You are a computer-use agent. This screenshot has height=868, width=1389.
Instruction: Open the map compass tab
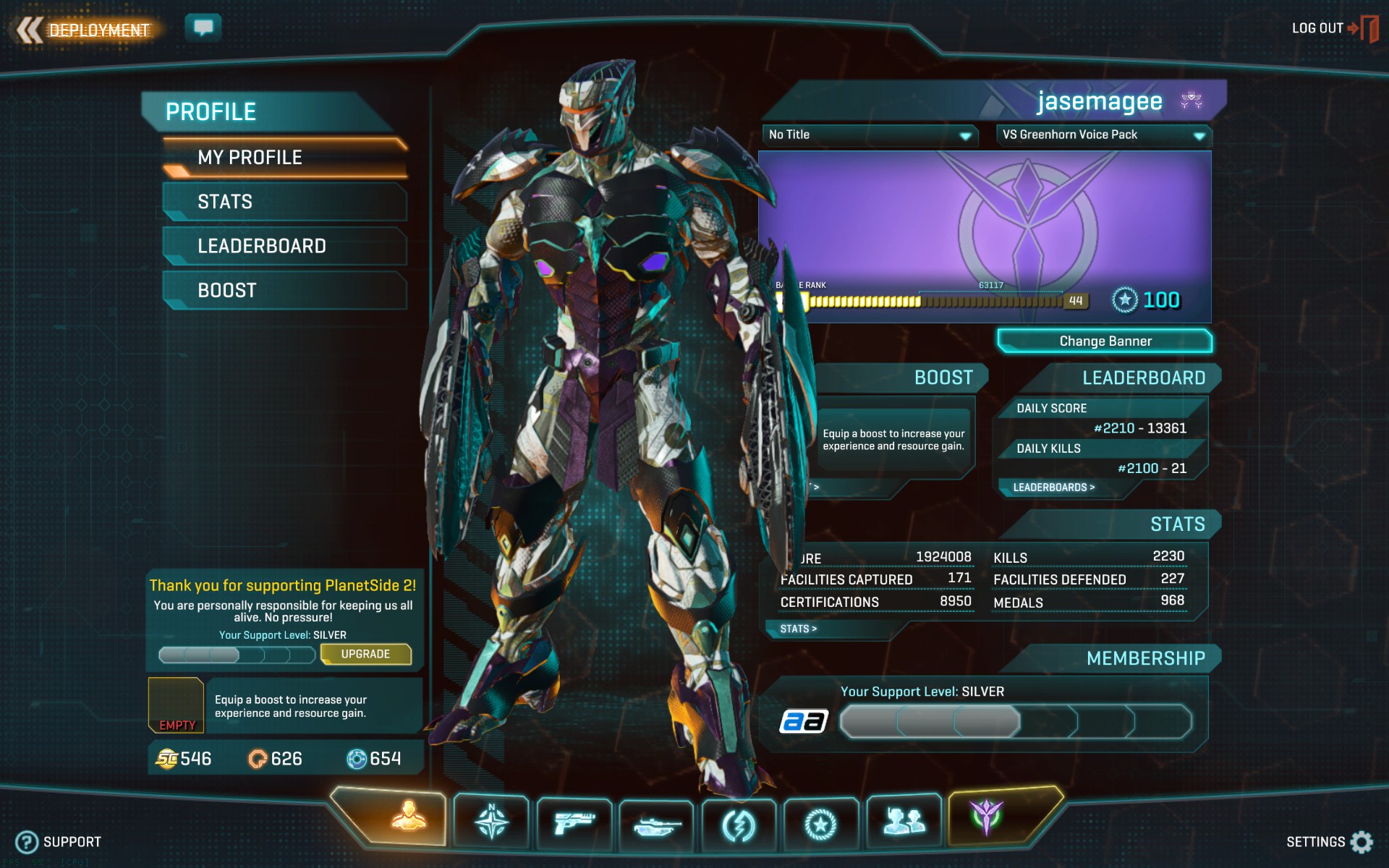pyautogui.click(x=491, y=822)
